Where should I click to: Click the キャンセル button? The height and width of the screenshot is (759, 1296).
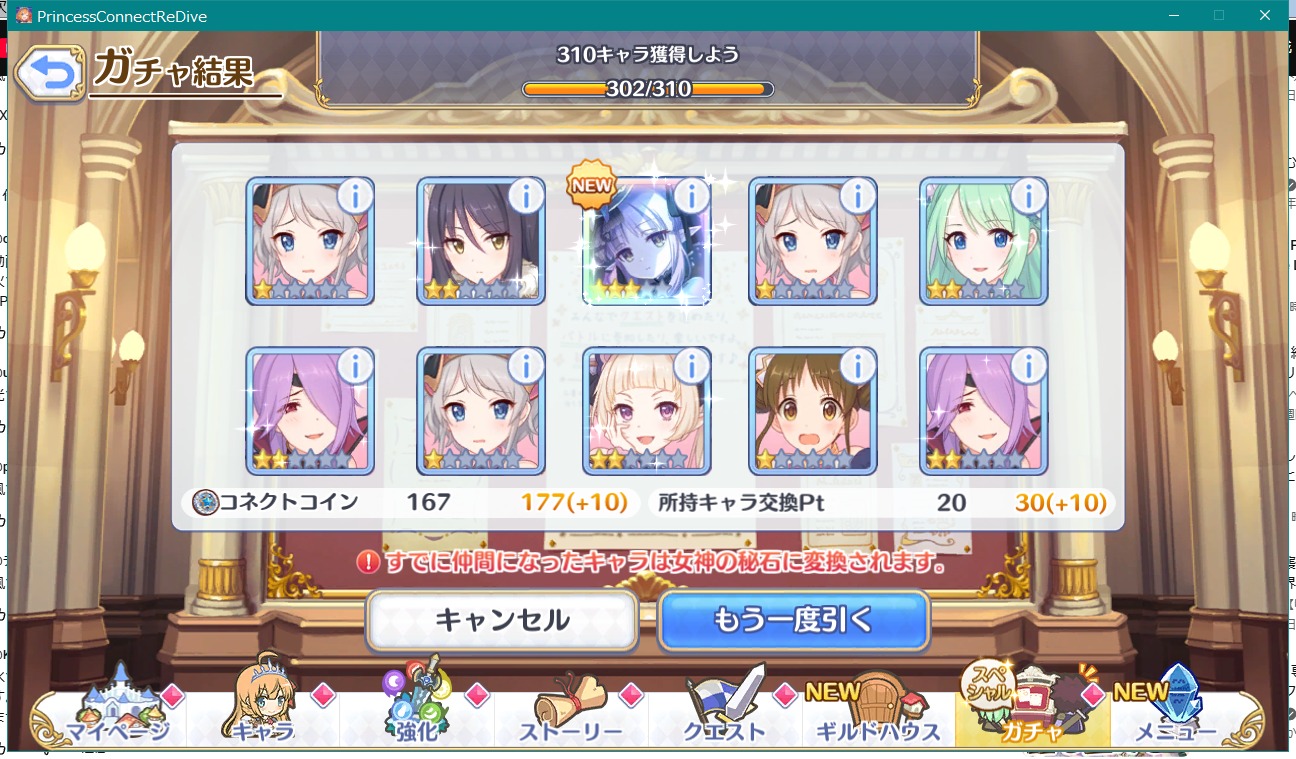(x=501, y=620)
